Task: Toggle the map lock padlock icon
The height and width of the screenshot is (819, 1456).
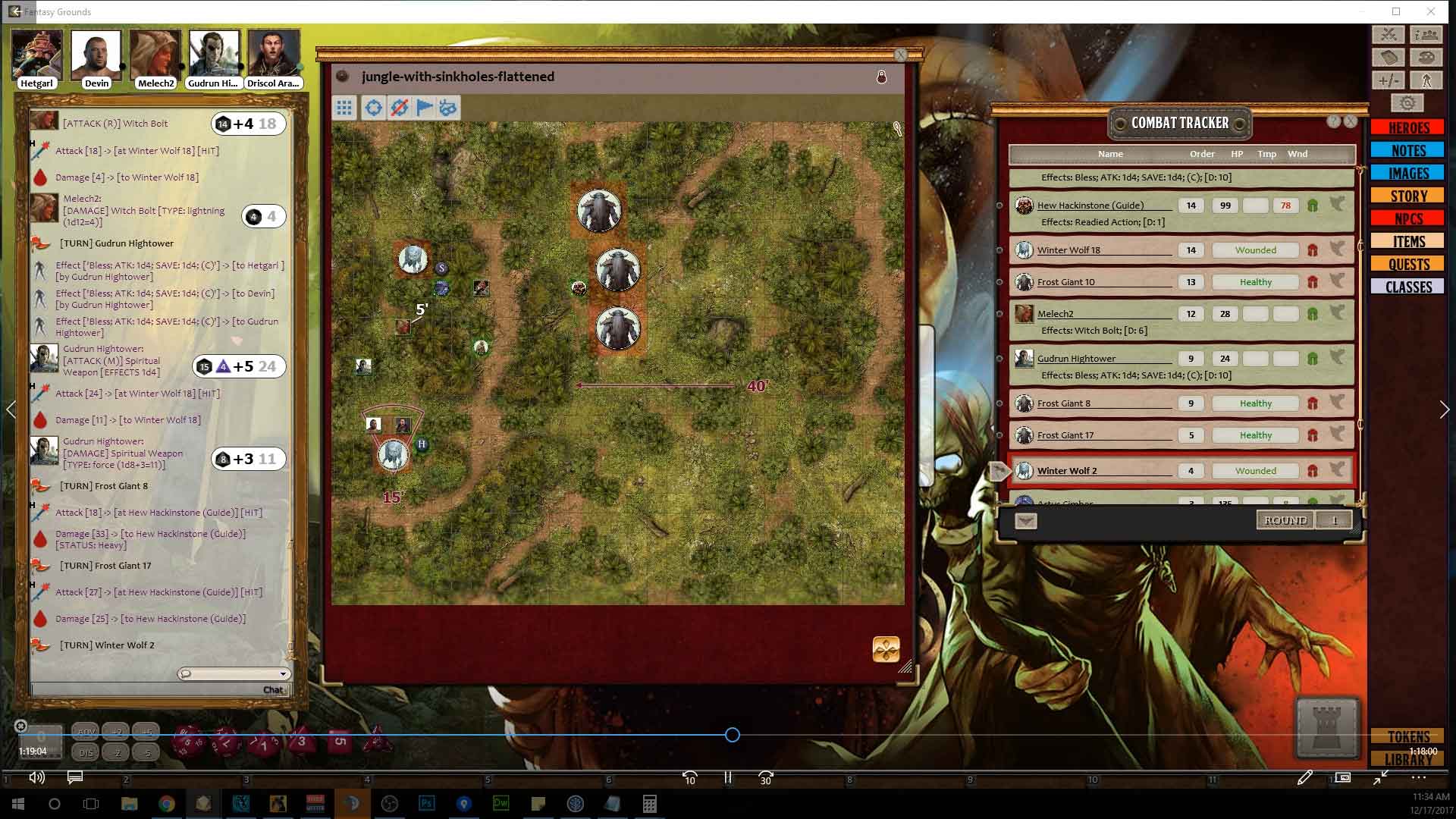Action: point(882,77)
